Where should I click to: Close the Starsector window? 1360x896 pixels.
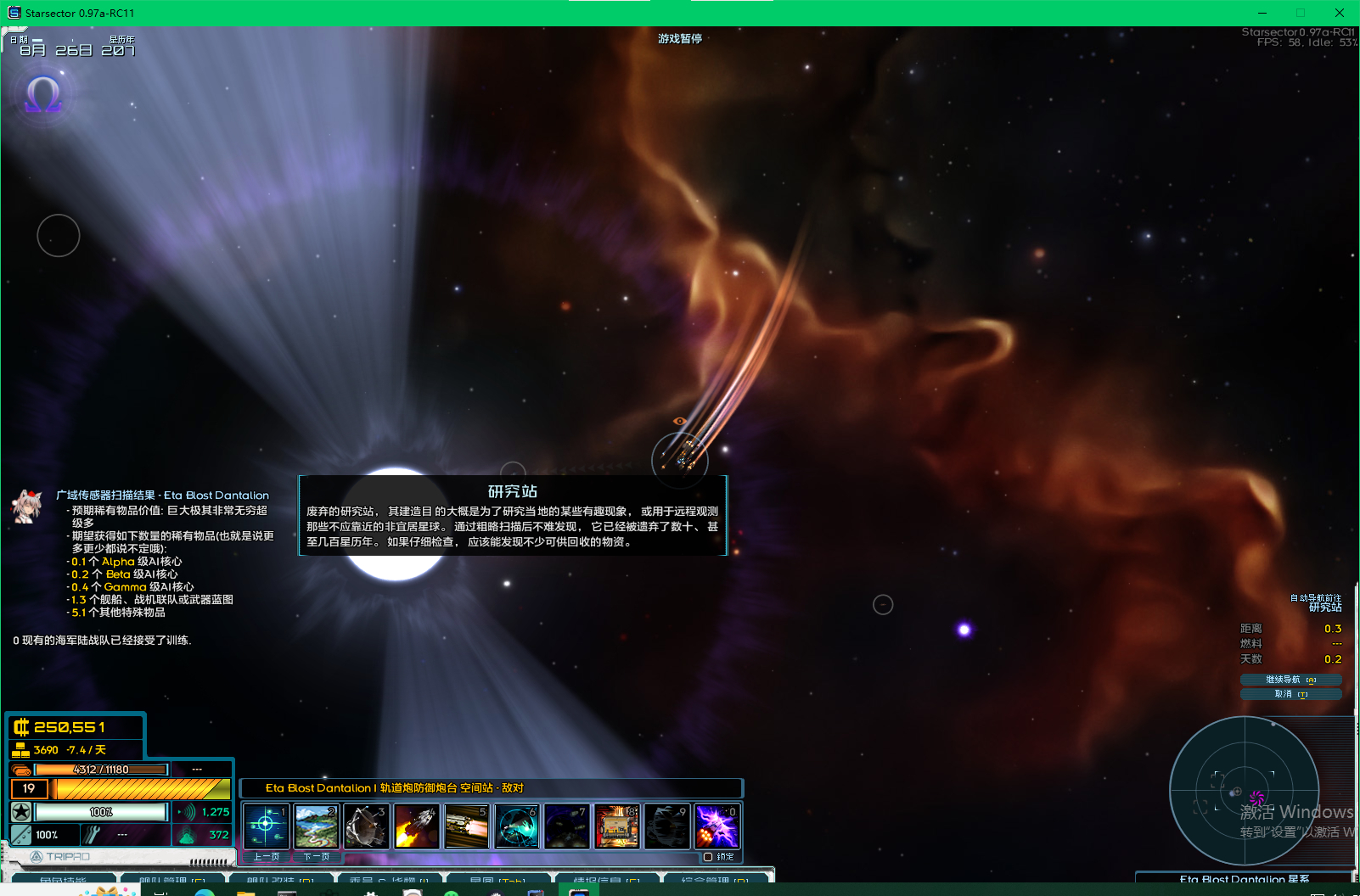point(1339,13)
